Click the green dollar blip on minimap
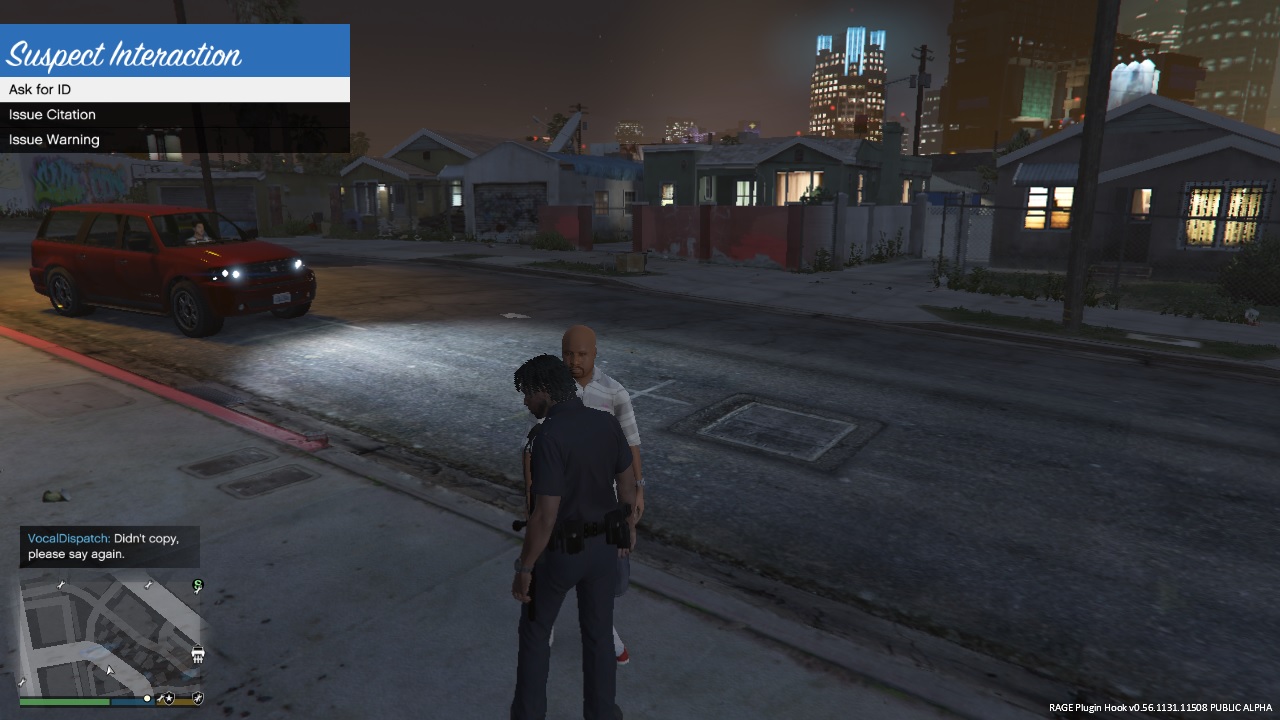1280x720 pixels. (198, 586)
